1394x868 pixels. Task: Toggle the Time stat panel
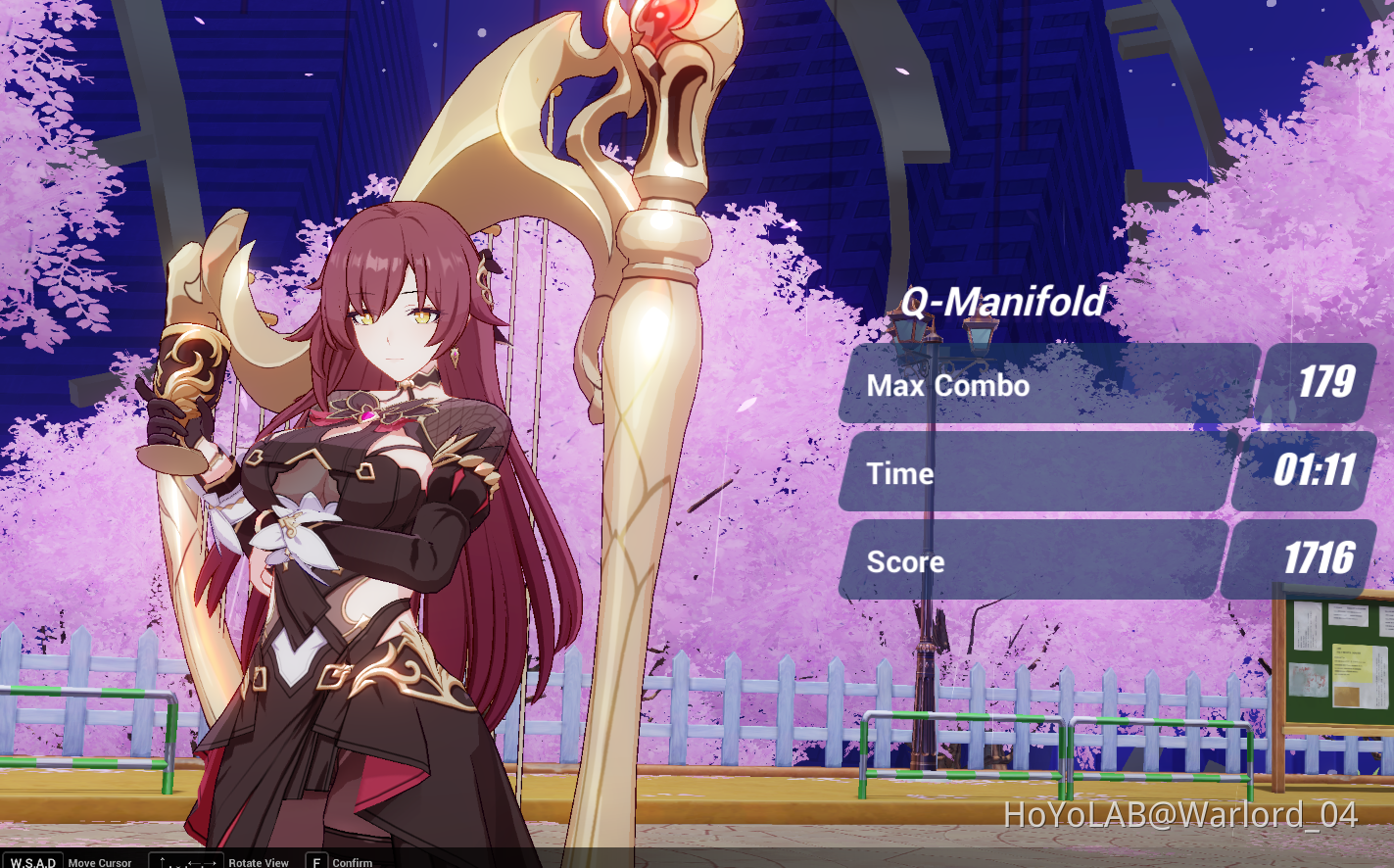click(x=1029, y=473)
